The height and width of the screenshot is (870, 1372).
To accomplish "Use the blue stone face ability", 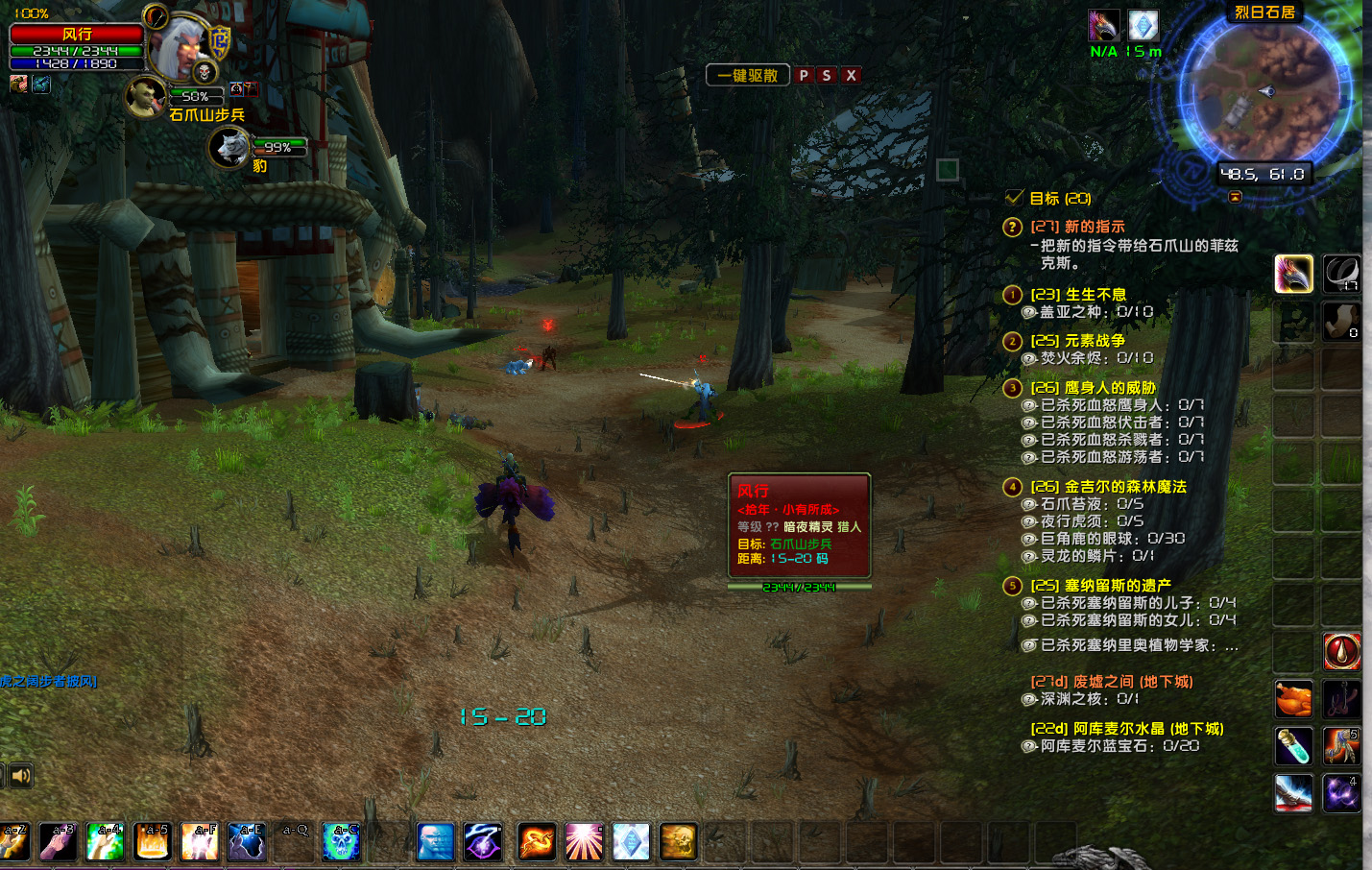I will tap(436, 842).
